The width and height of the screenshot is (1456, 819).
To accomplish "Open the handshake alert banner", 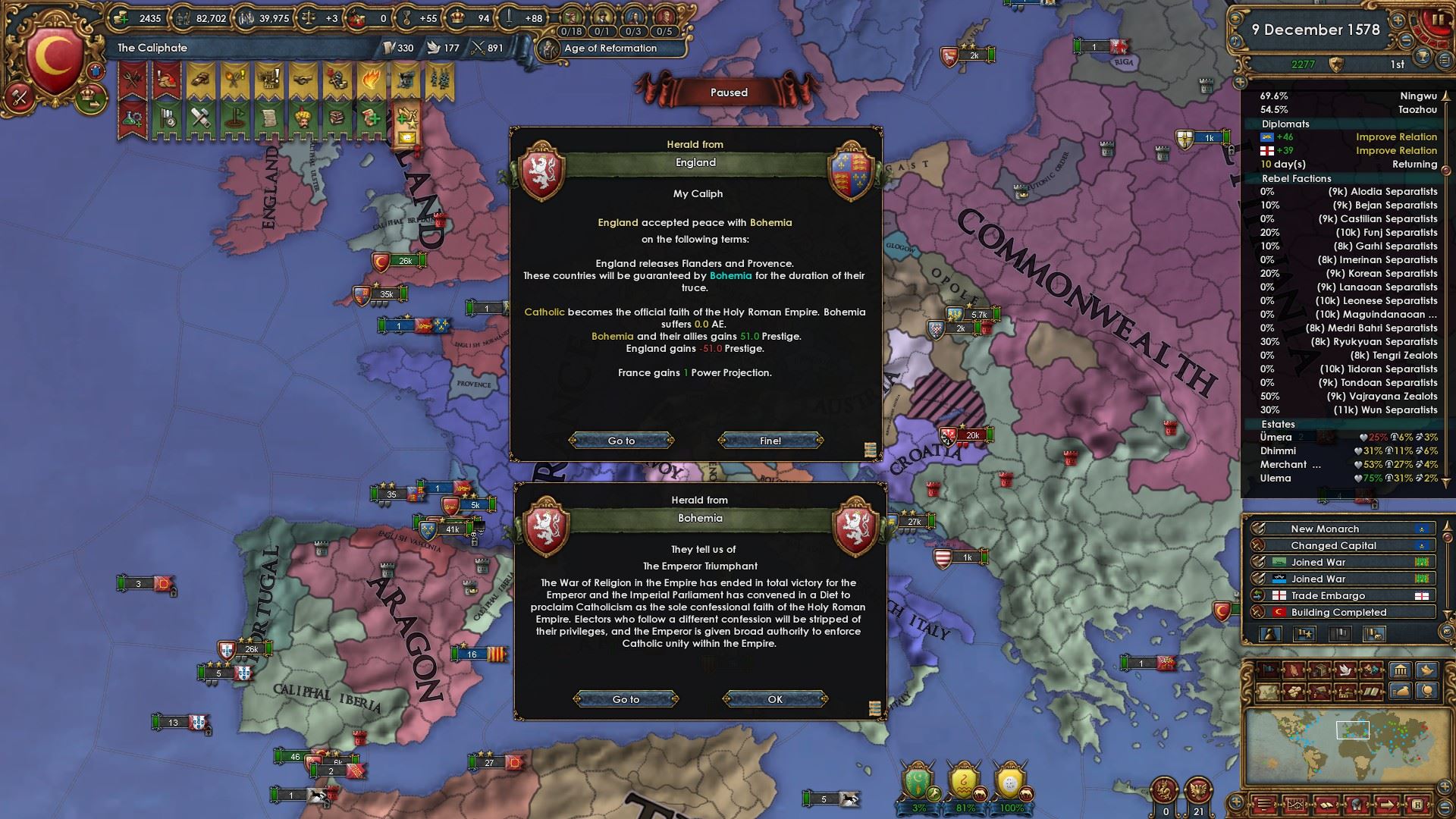I will pos(303,80).
